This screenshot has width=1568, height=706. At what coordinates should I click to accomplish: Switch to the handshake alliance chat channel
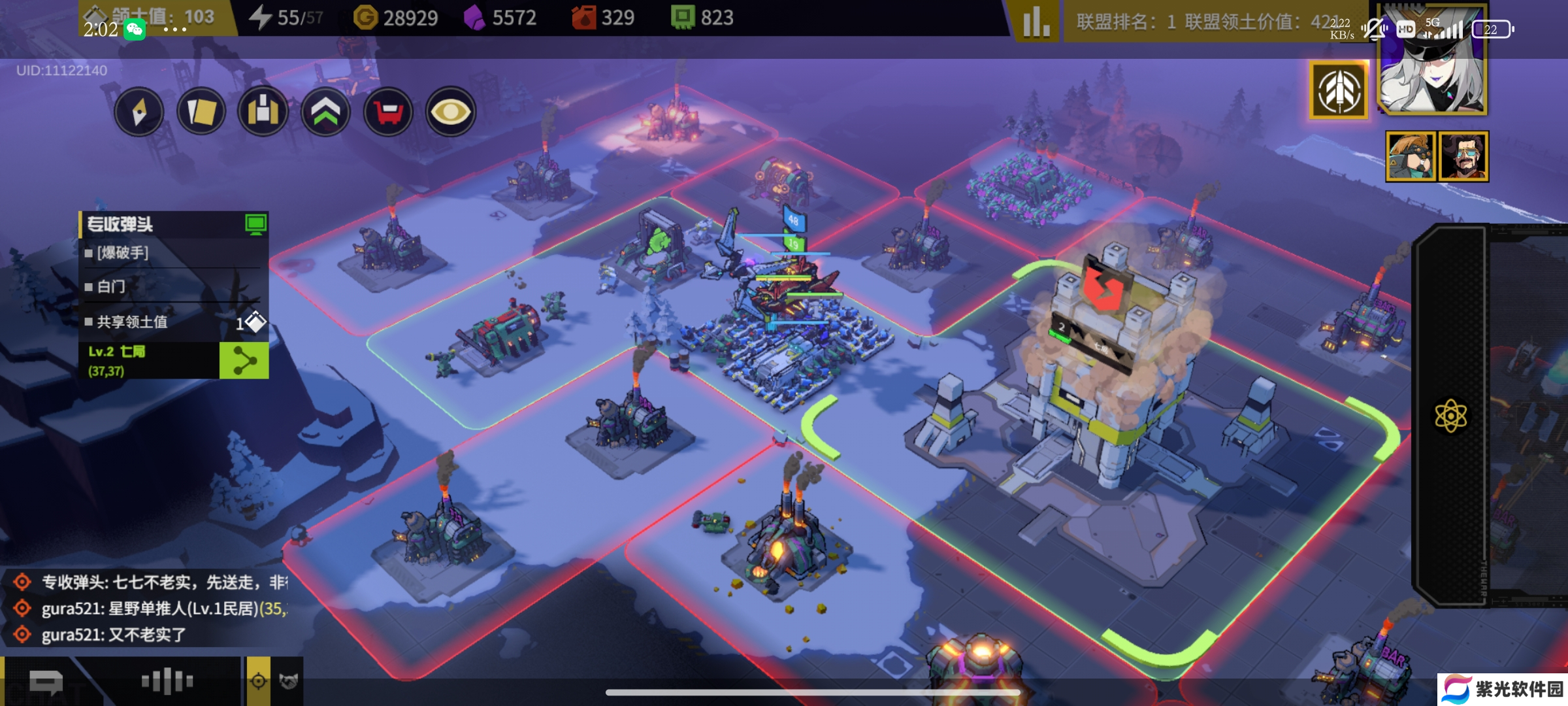pyautogui.click(x=288, y=681)
